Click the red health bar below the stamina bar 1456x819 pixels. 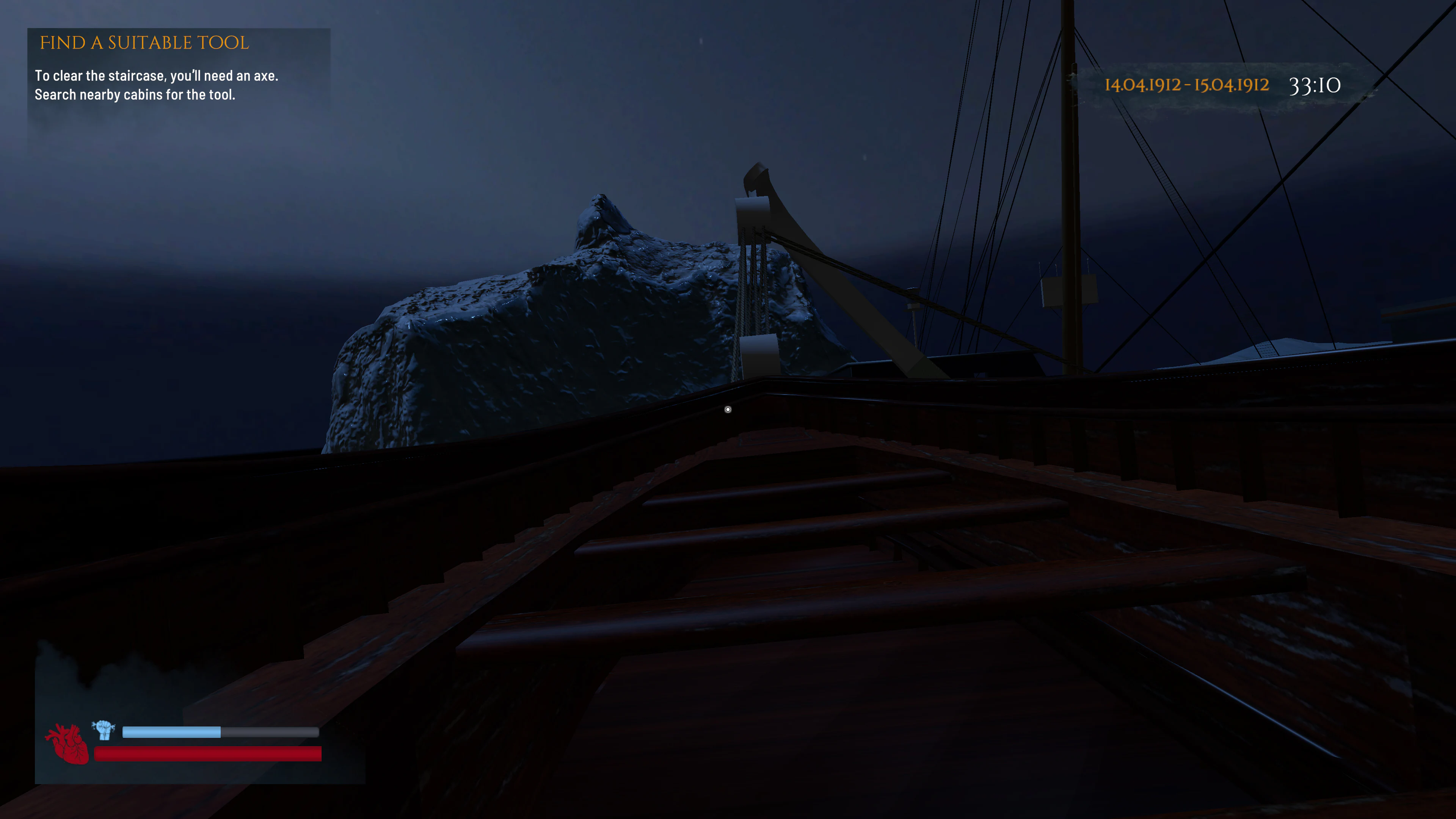click(208, 753)
